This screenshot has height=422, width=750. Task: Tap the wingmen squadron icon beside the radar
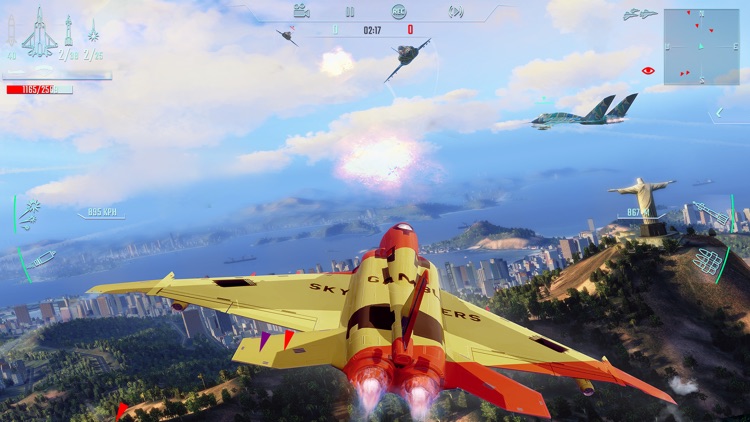click(x=639, y=14)
